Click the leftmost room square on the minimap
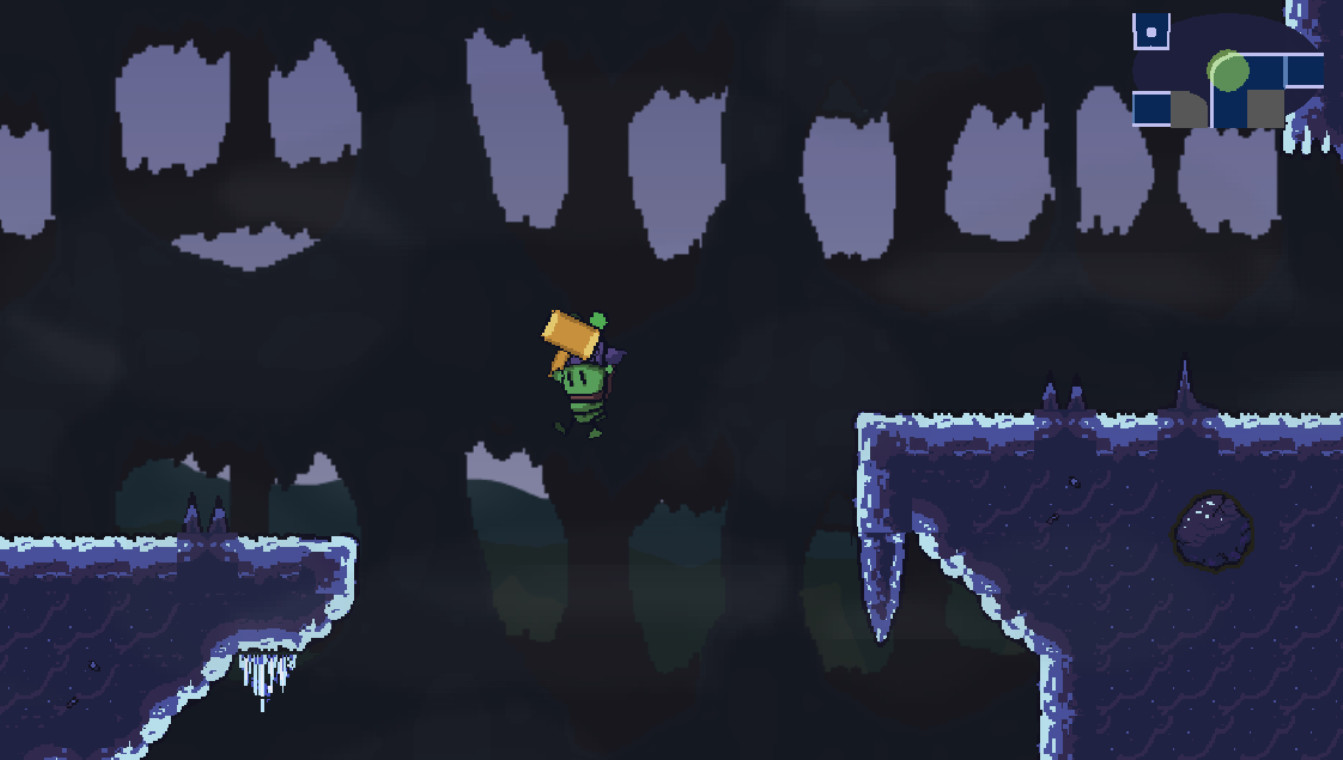The height and width of the screenshot is (760, 1343). click(x=1149, y=109)
